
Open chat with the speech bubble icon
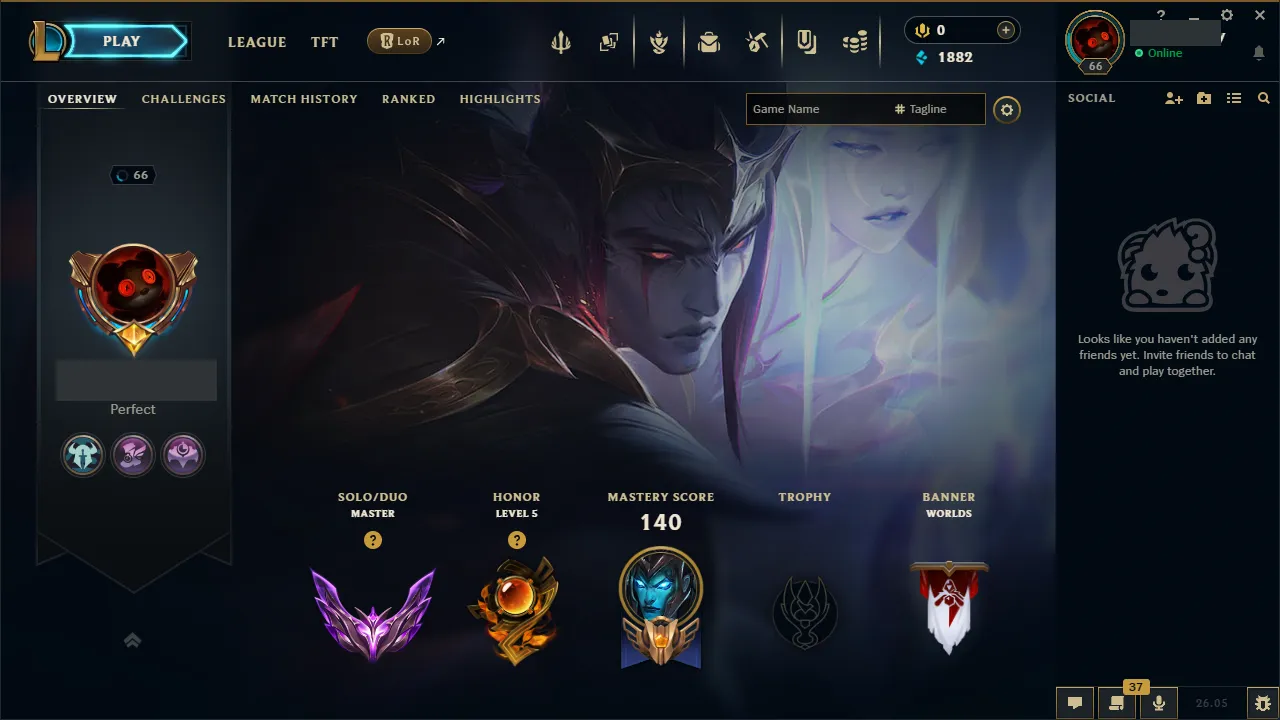pyautogui.click(x=1075, y=703)
